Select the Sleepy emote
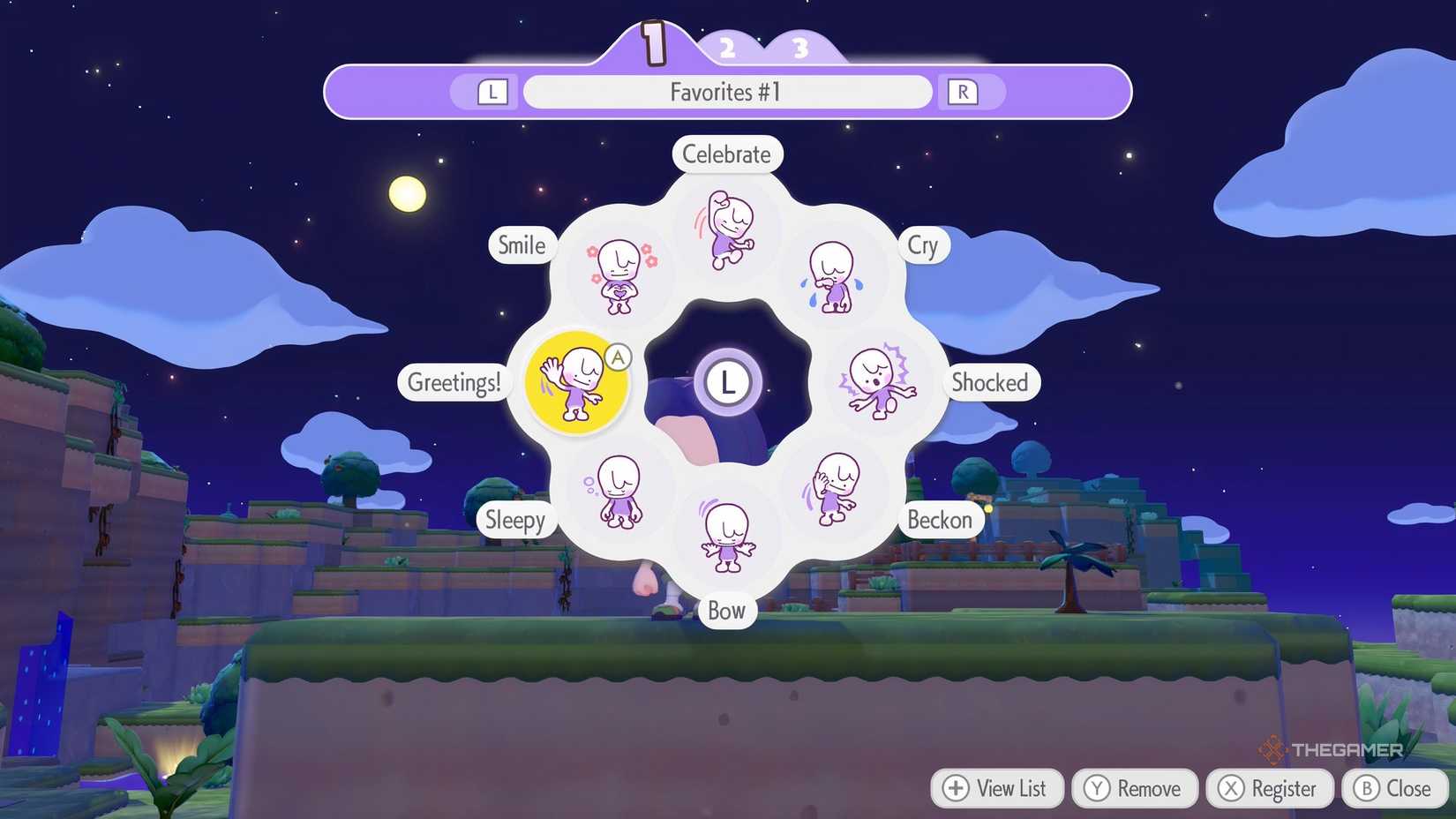 (618, 492)
